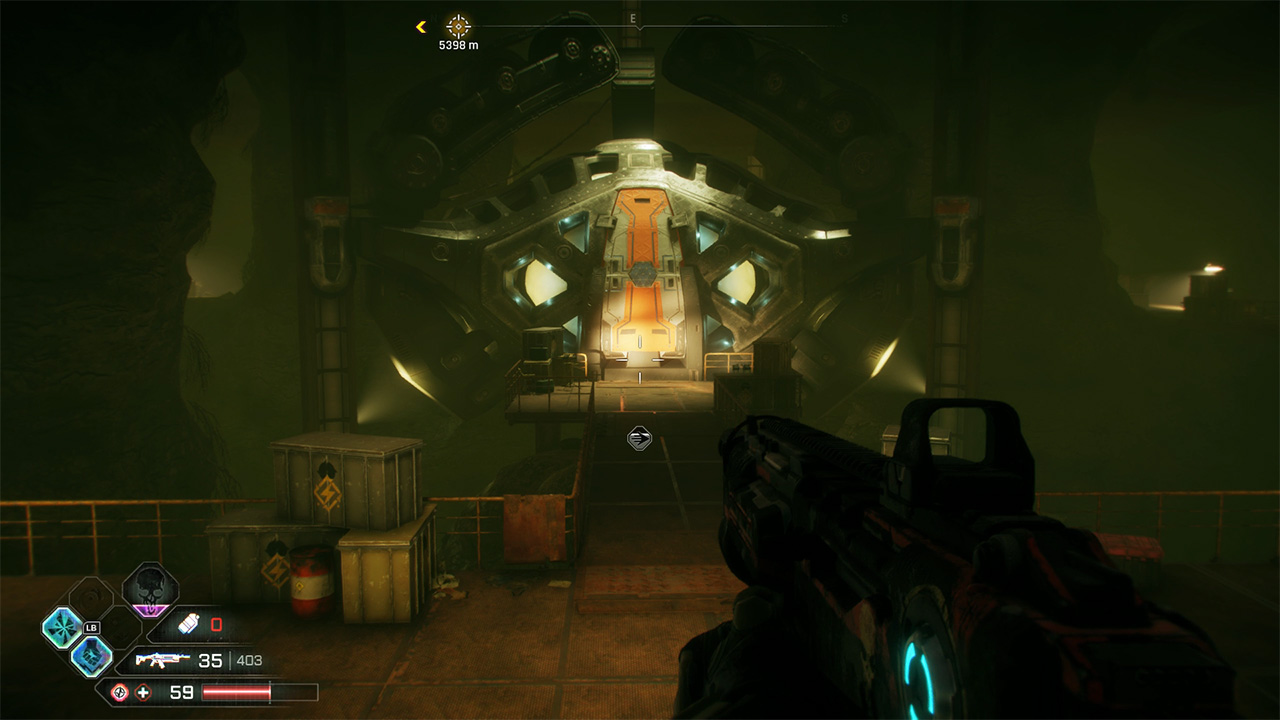This screenshot has width=1280, height=720.
Task: Click the yellow off-screen arrow on the compass
Action: pos(421,27)
